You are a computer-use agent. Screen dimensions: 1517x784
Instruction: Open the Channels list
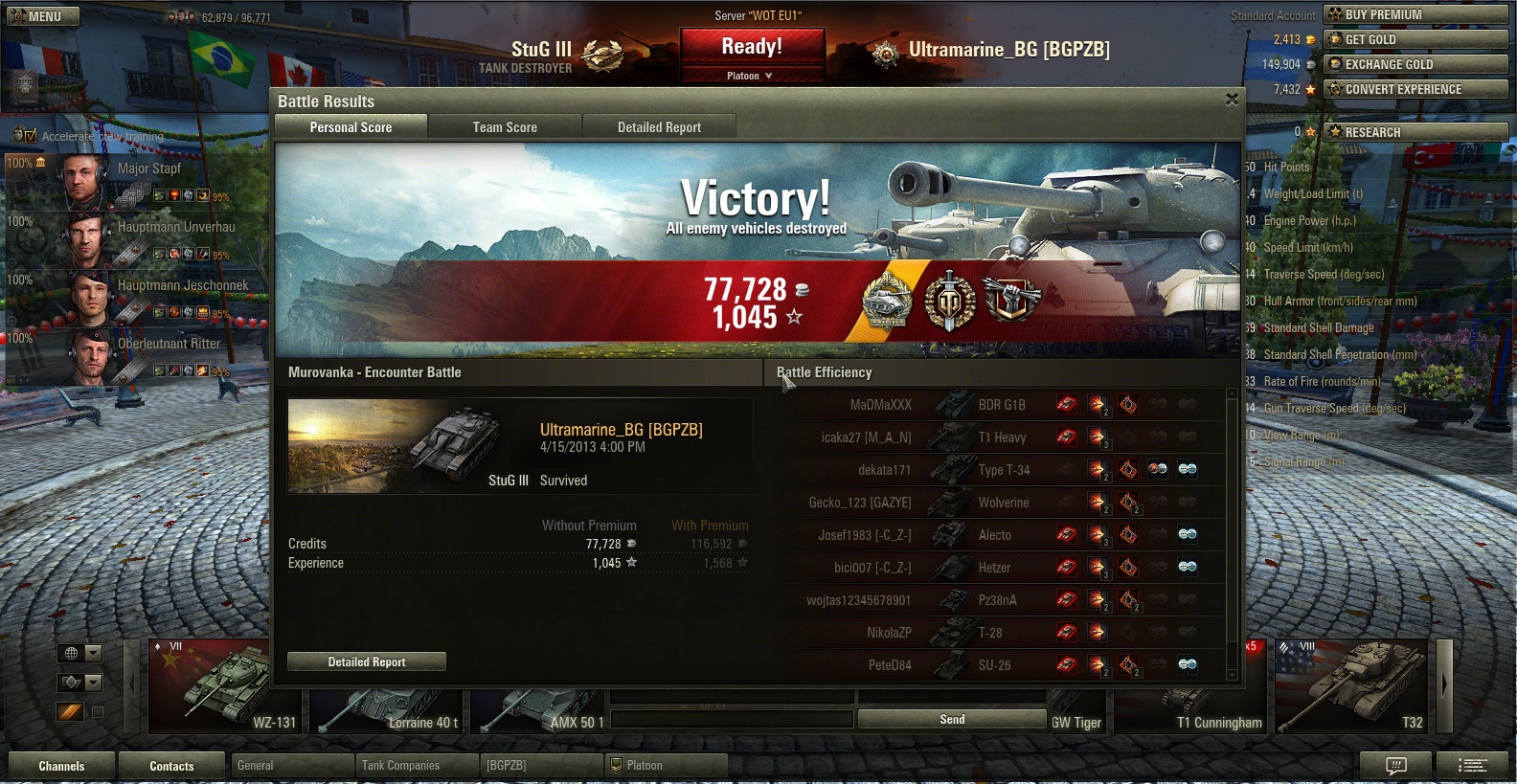(61, 766)
